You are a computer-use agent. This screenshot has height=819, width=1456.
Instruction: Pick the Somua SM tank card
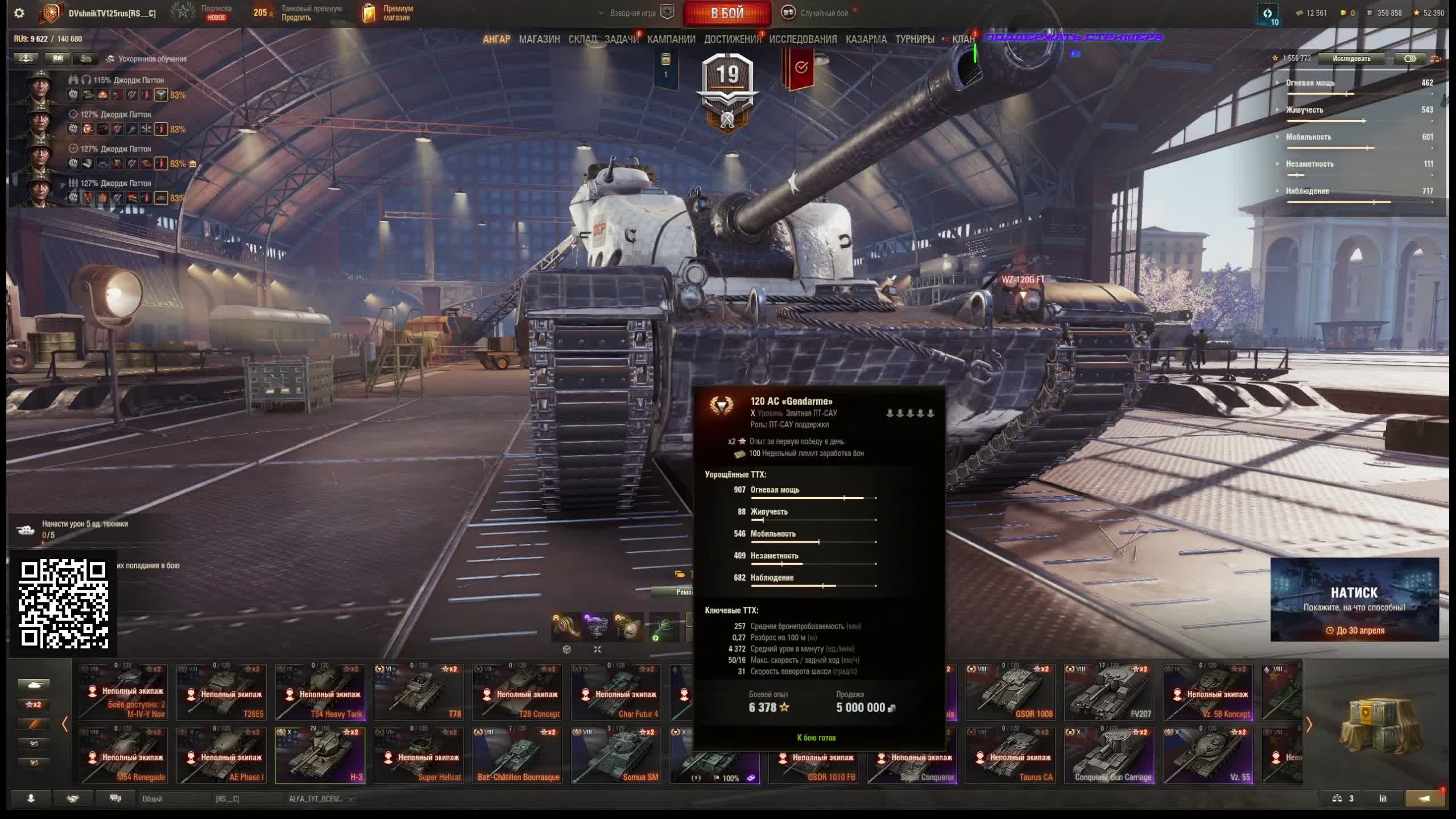pos(616,755)
